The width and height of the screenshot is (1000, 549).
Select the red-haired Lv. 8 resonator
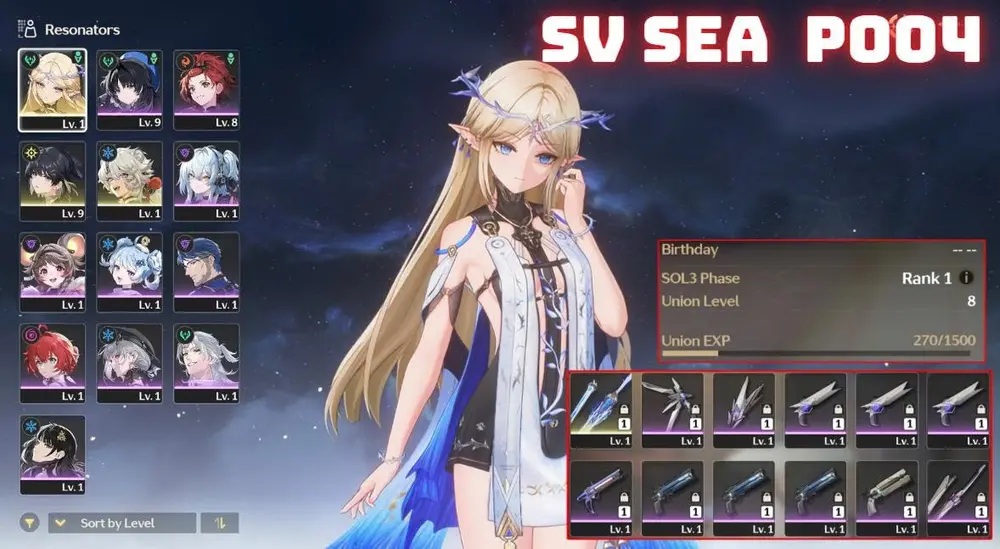(x=206, y=90)
